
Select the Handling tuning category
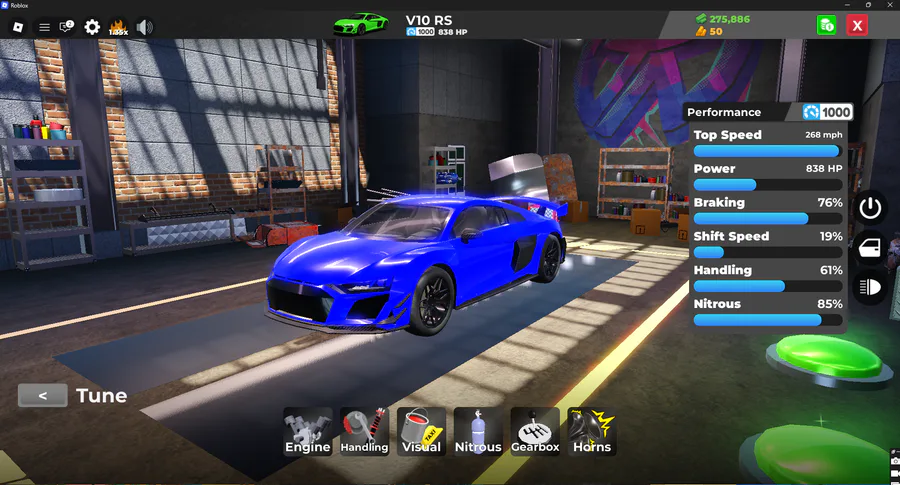364,431
